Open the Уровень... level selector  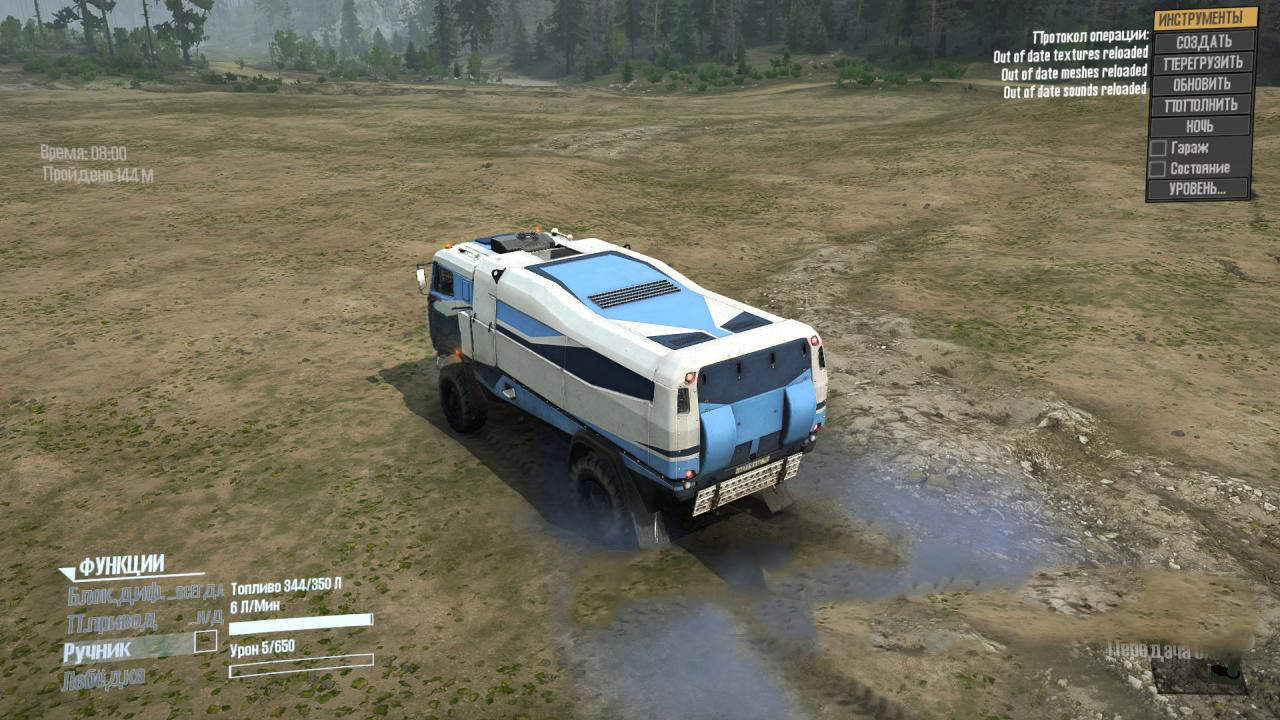[1199, 188]
